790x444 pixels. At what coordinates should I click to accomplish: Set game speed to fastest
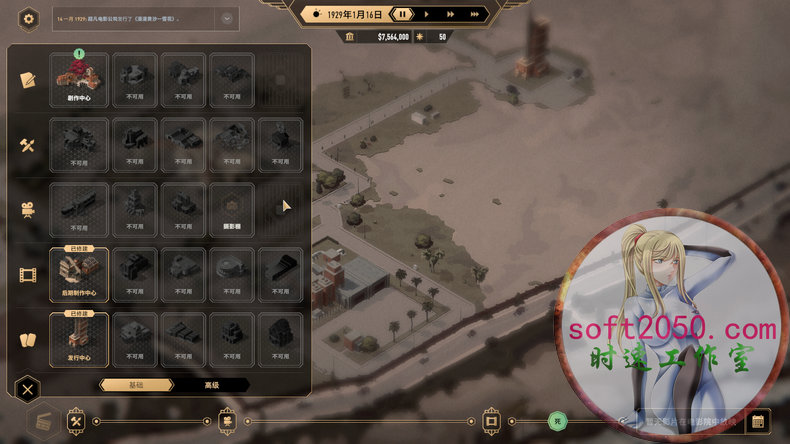(475, 14)
